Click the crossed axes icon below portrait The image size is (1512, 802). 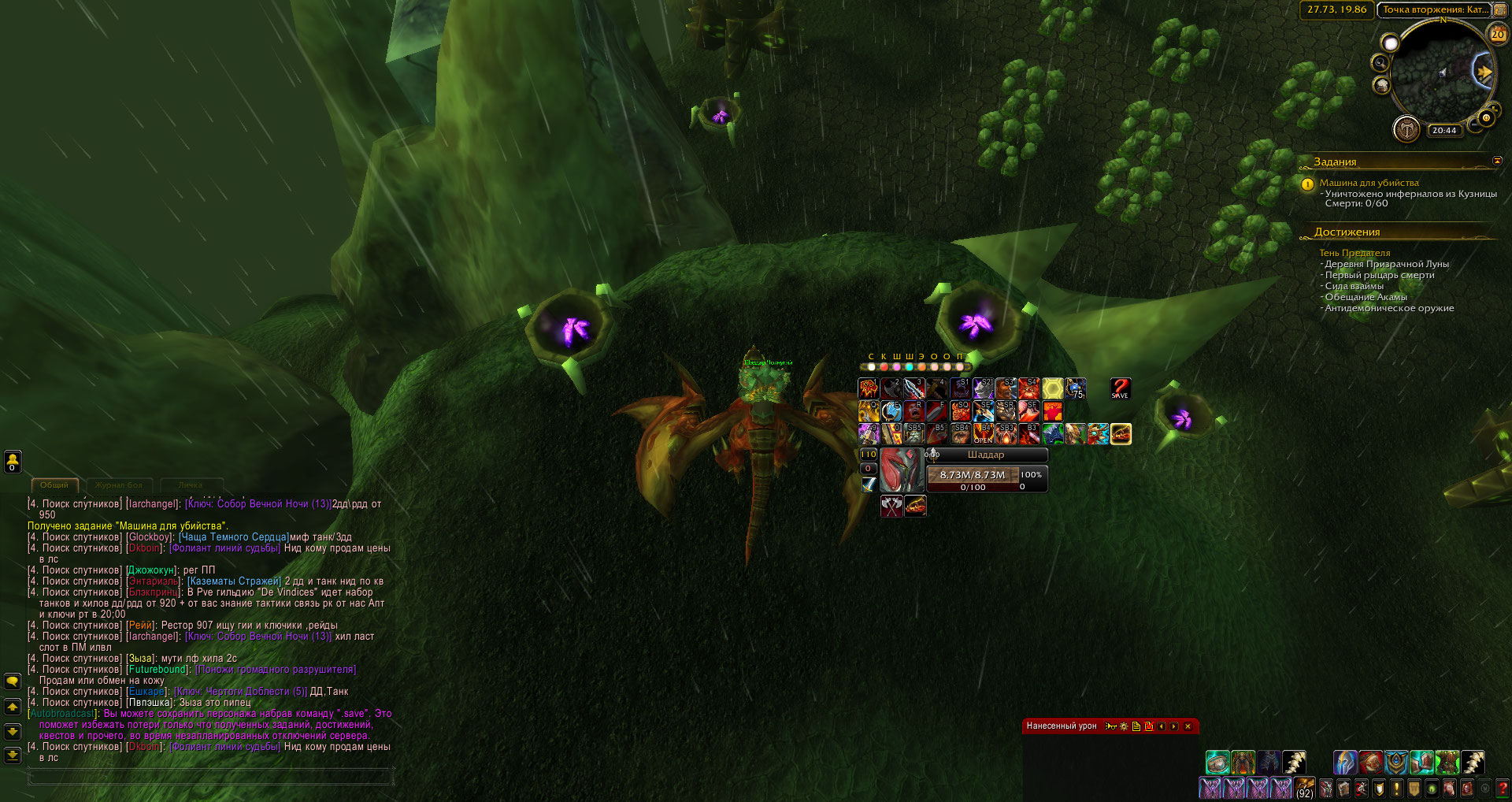[891, 506]
